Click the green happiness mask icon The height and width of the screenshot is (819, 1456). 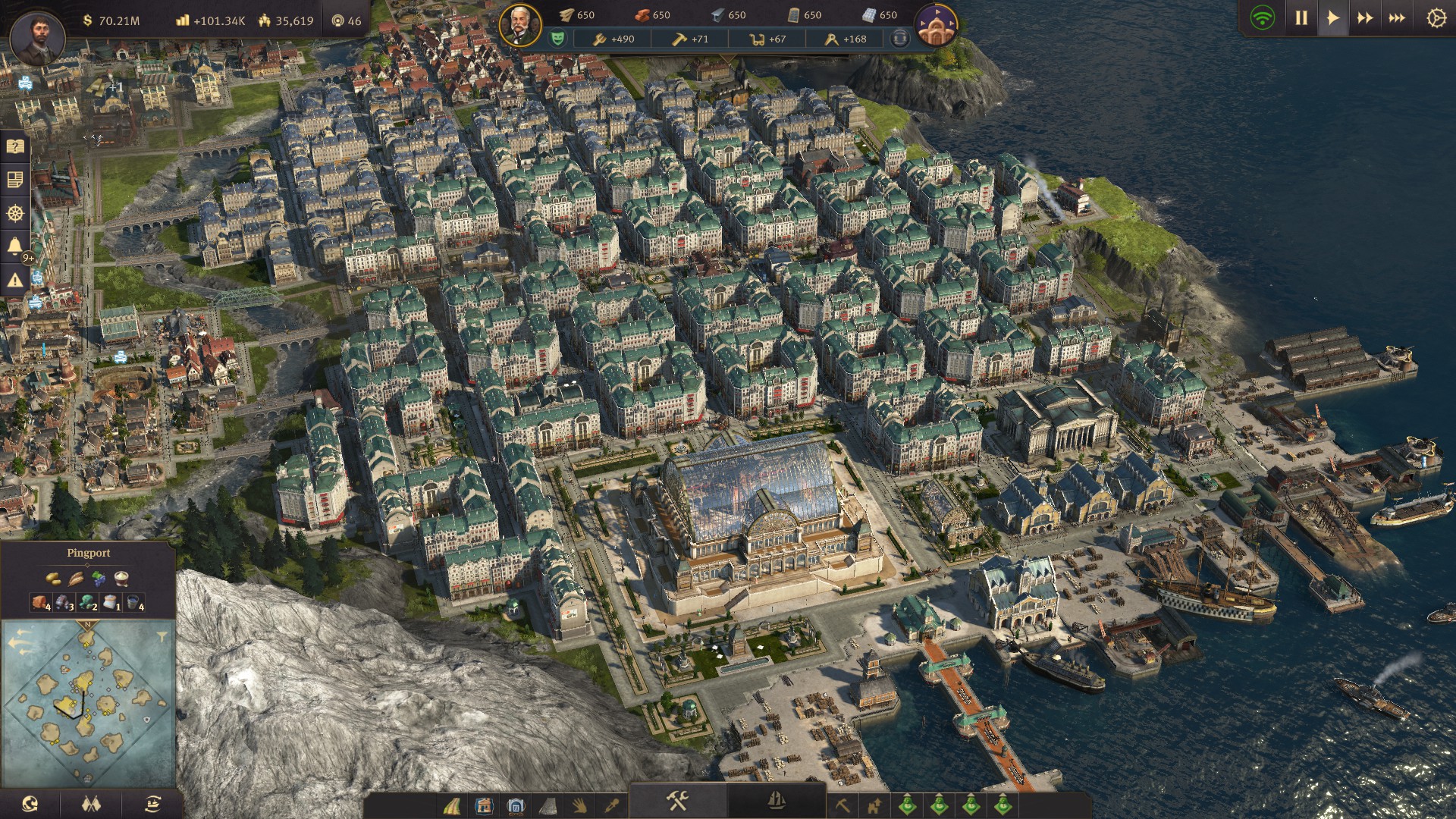coord(557,38)
